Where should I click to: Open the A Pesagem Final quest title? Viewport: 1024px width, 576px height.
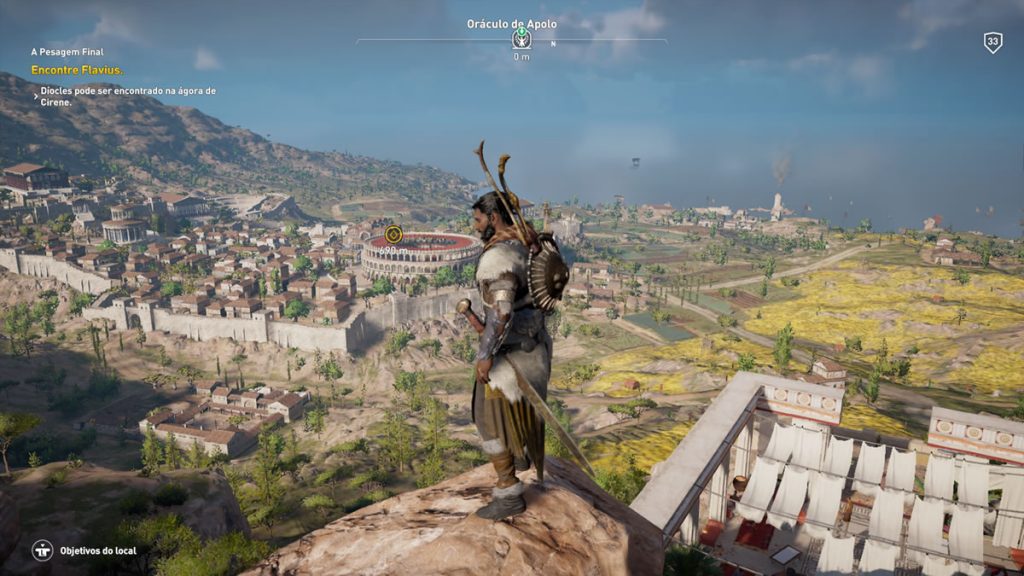[x=67, y=52]
